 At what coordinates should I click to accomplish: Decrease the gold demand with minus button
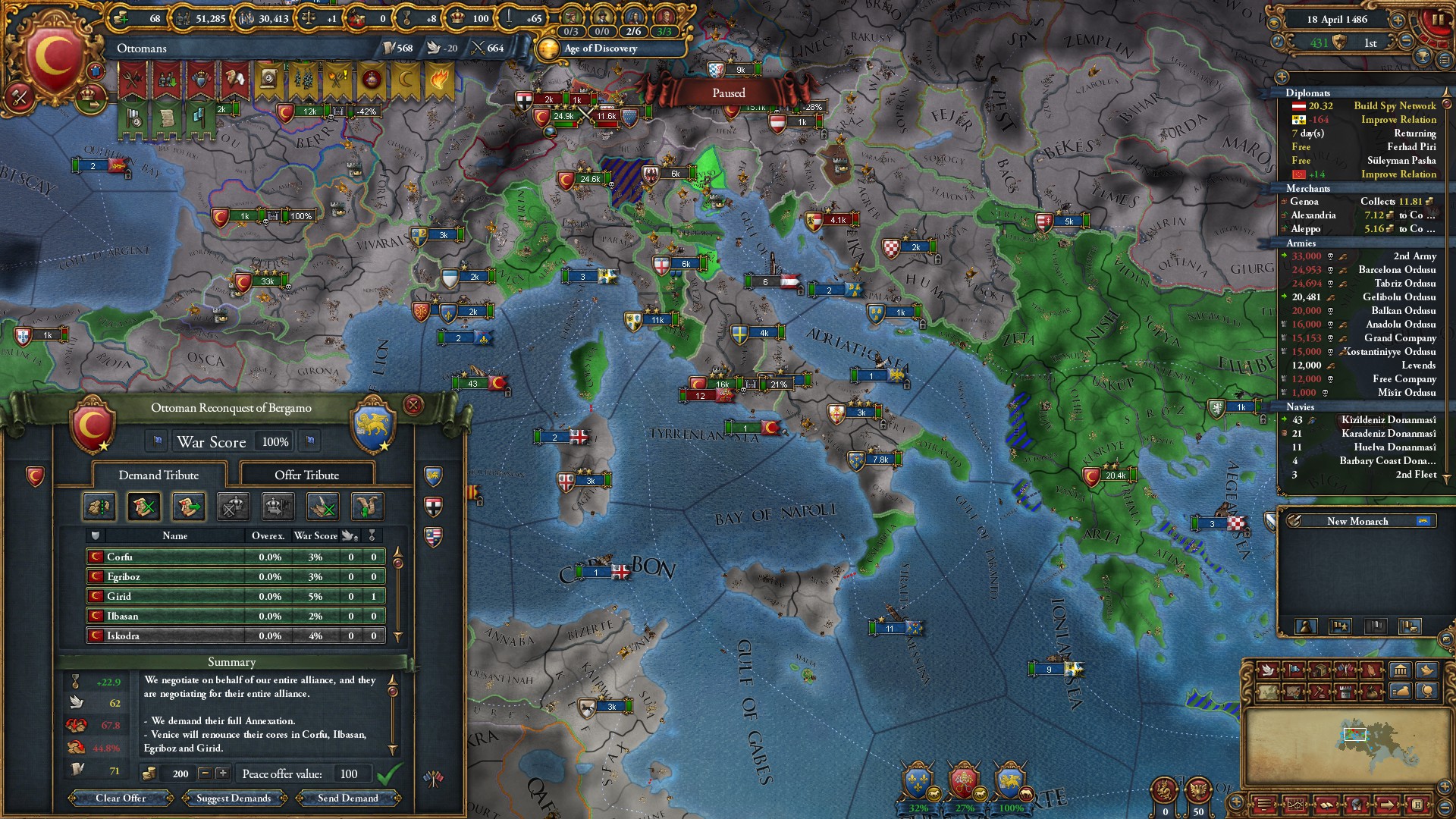pyautogui.click(x=205, y=773)
